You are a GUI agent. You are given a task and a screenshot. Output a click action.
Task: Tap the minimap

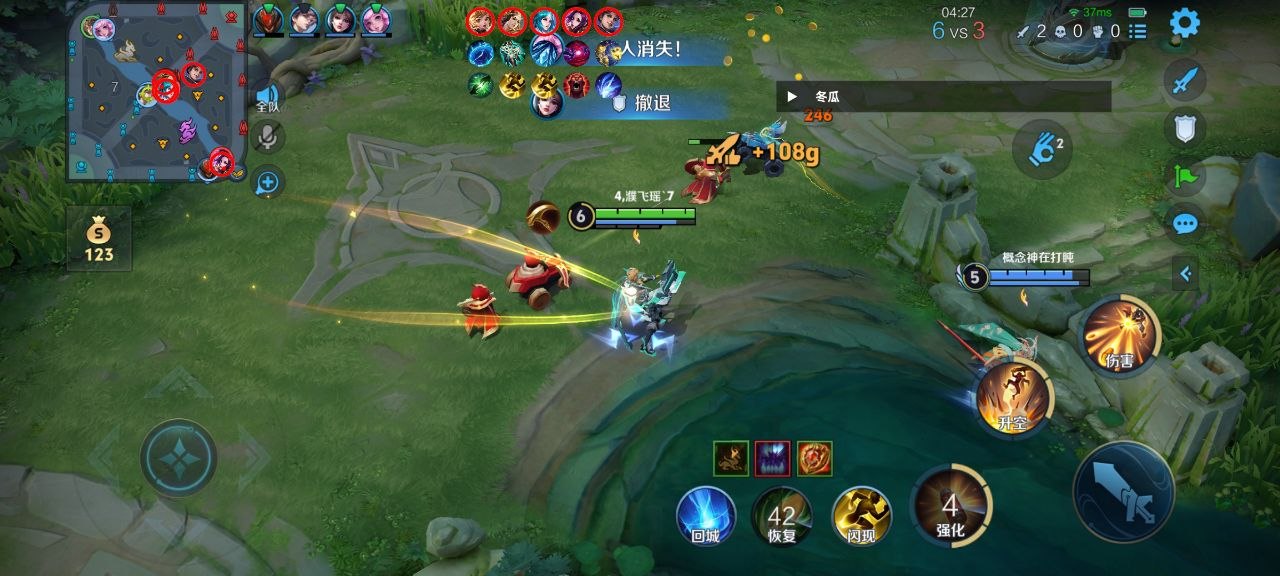coord(157,92)
